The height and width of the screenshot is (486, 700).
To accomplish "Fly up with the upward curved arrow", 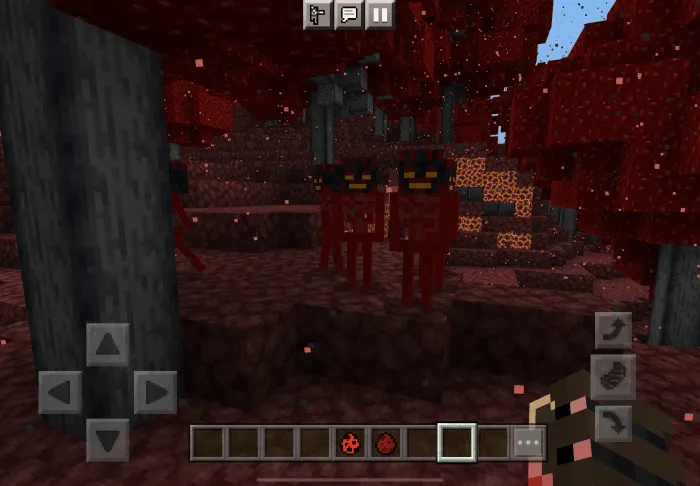I will tap(613, 330).
